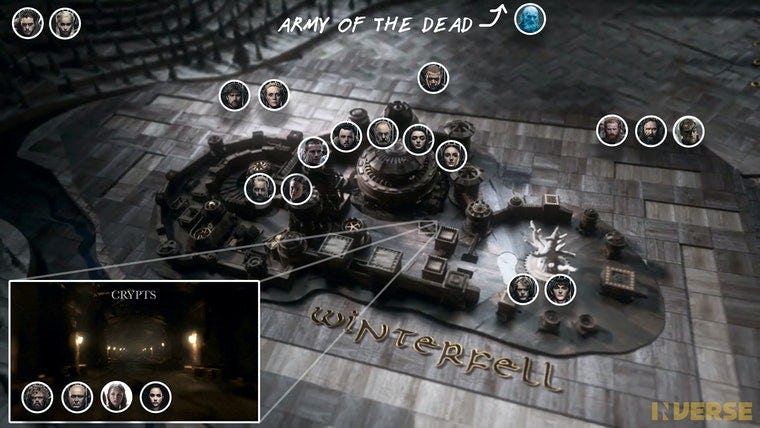Select the blue Army of the Dead marker
Screen dimensions: 760x428
pos(529,19)
